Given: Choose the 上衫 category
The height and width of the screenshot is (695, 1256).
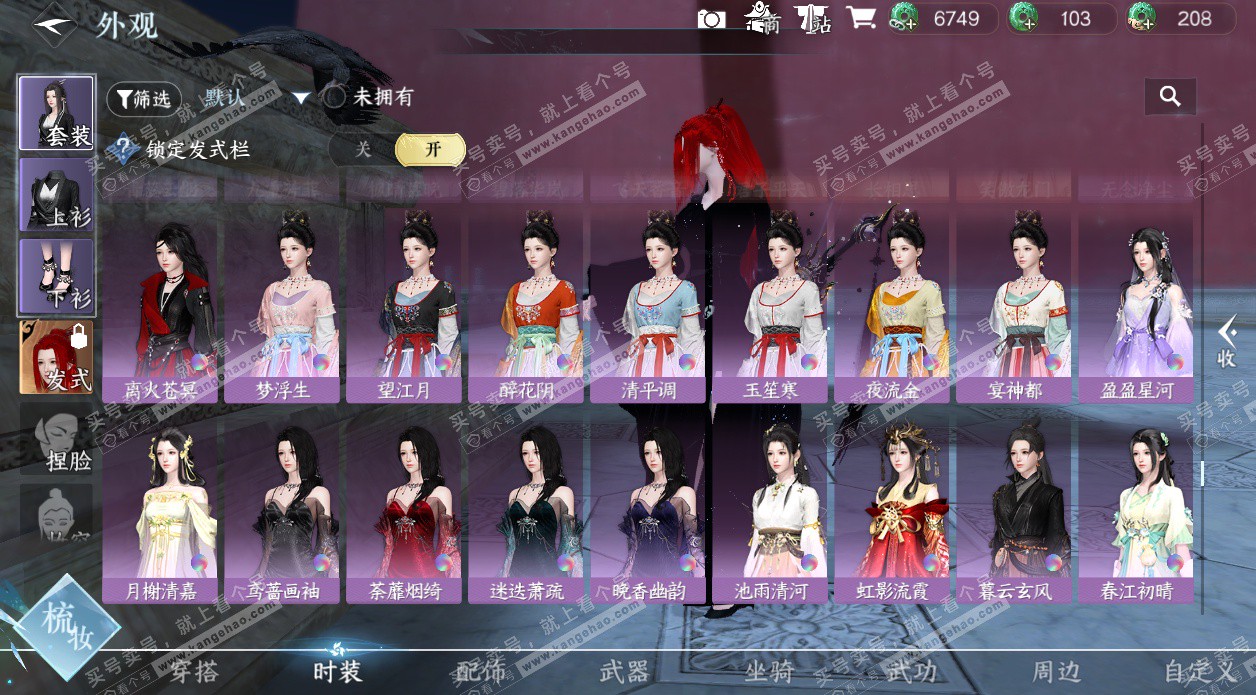Looking at the screenshot, I should (x=57, y=195).
